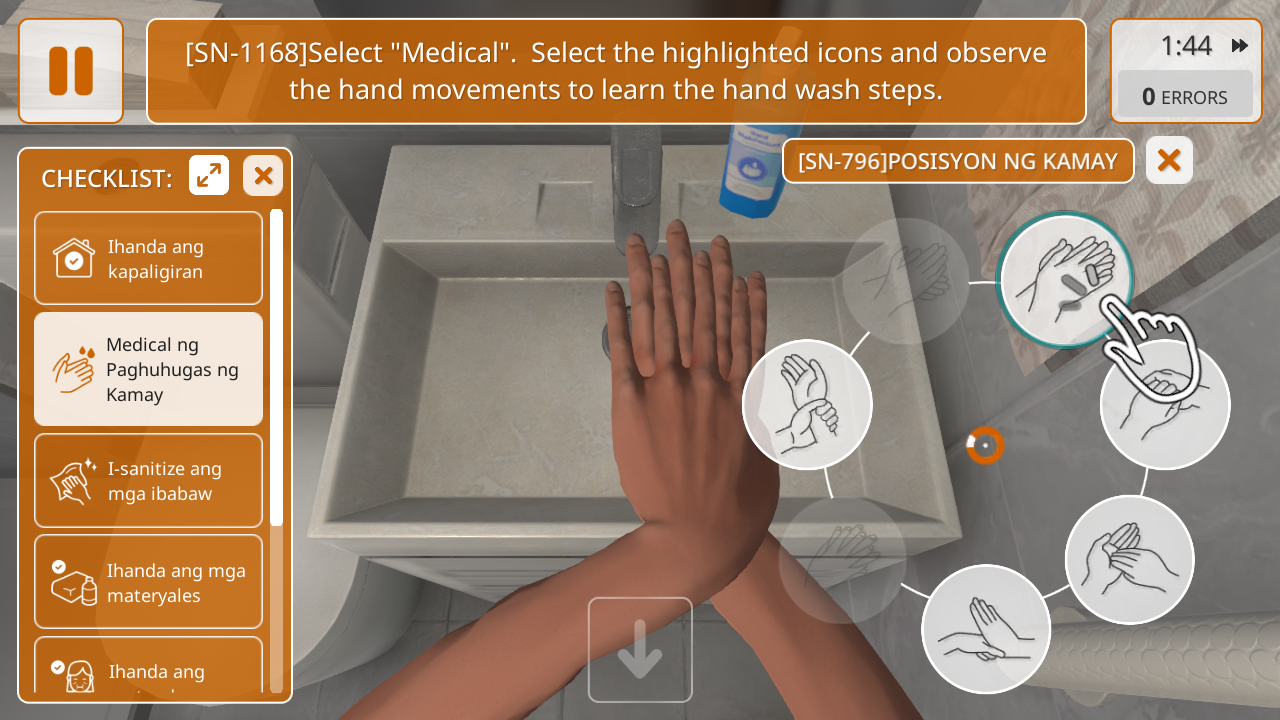Expand the checklist panel
Image resolution: width=1280 pixels, height=720 pixels.
point(209,176)
